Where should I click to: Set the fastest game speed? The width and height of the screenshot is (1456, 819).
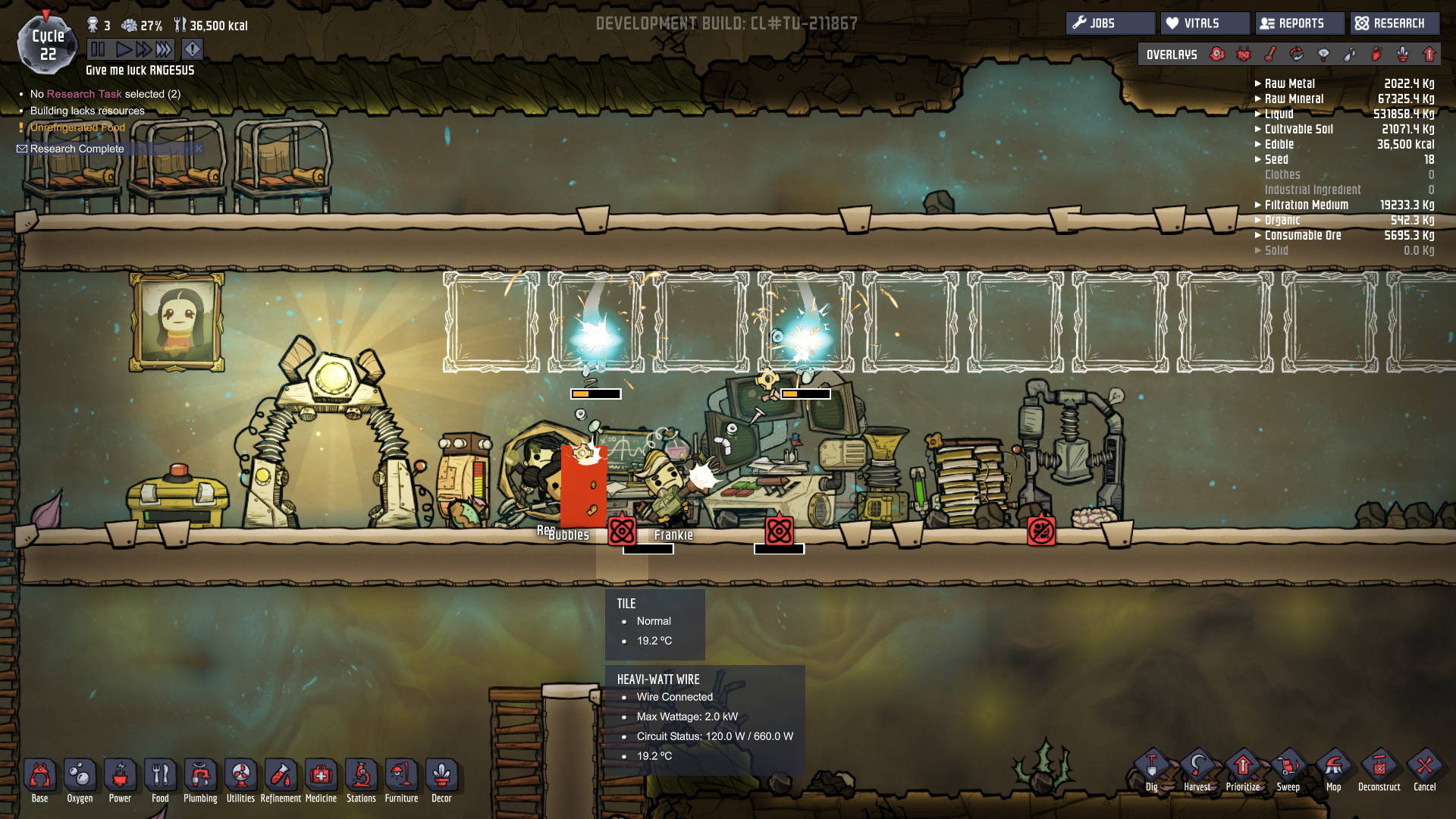coord(165,50)
